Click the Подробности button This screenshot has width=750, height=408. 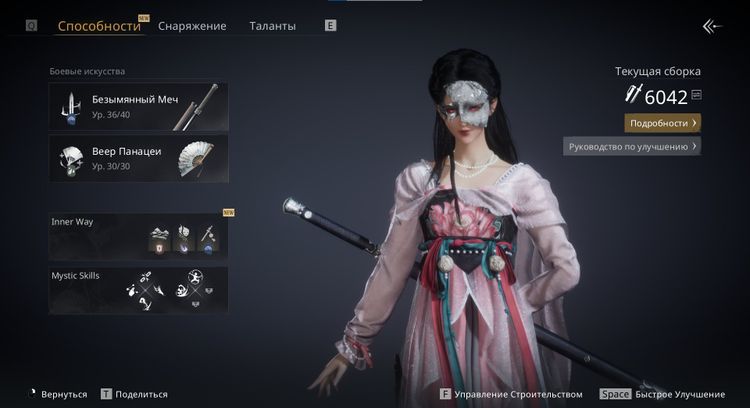tap(662, 123)
